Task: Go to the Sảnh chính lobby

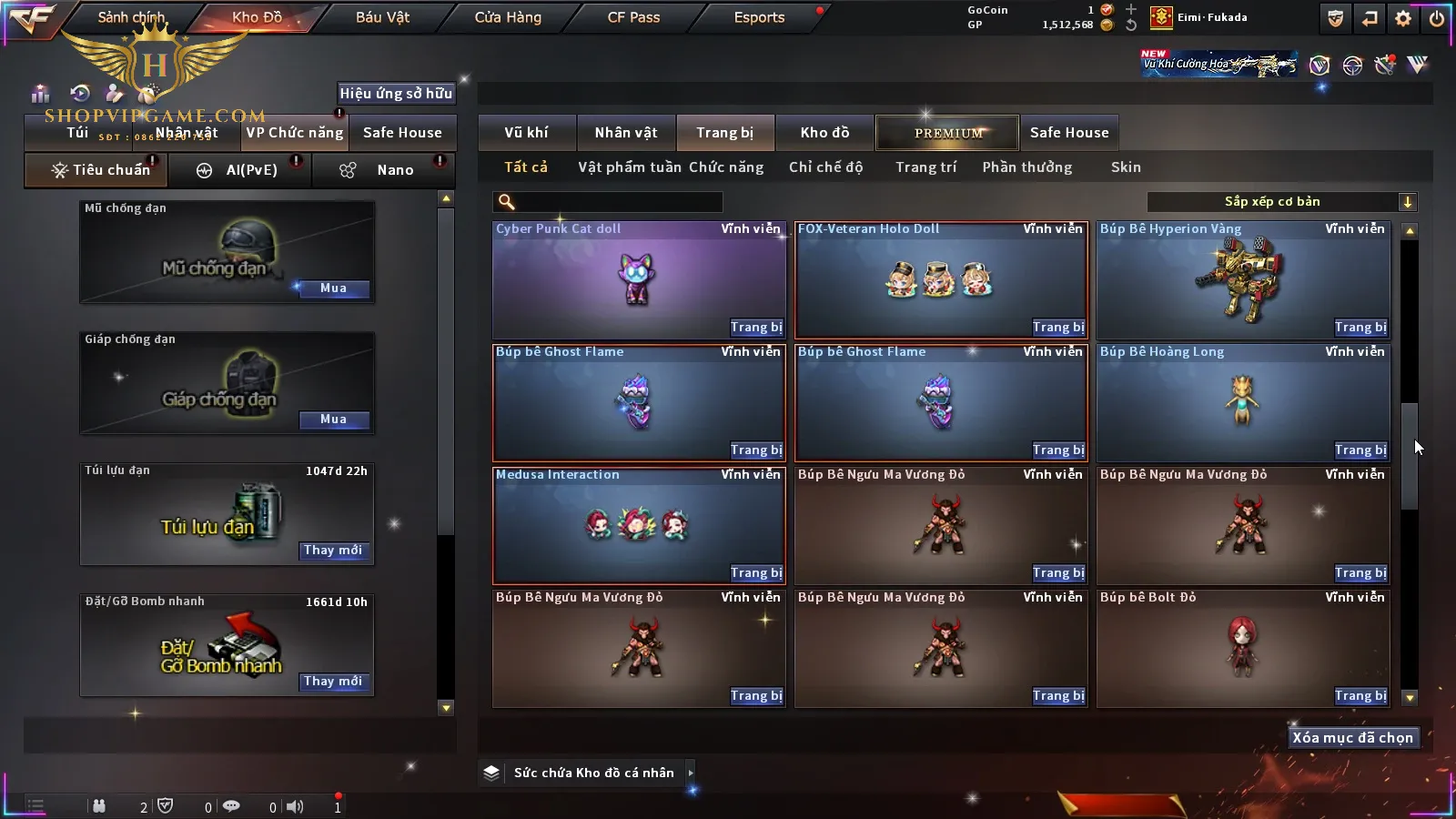Action: tap(132, 17)
